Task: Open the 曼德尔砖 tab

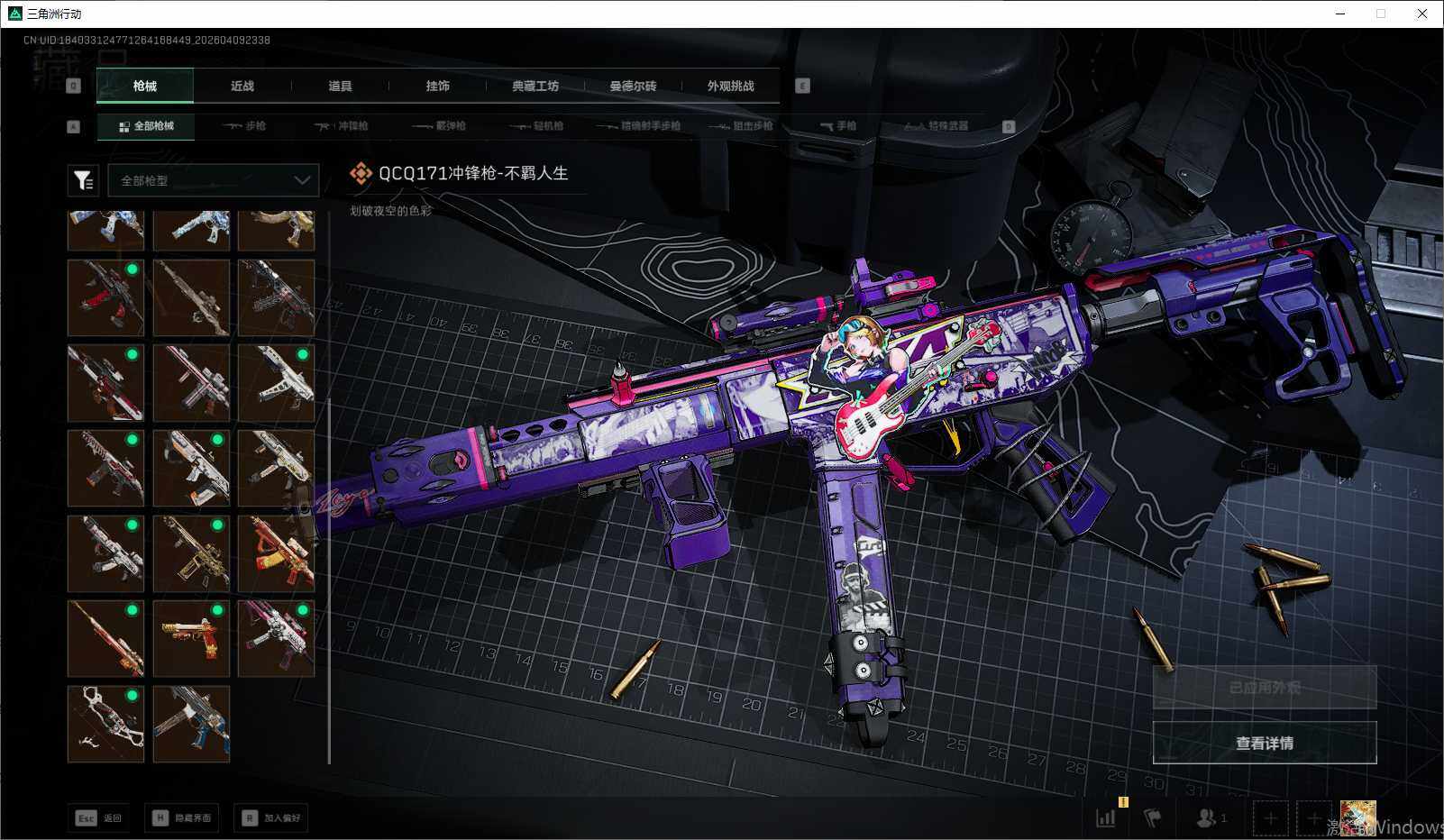Action: click(633, 87)
